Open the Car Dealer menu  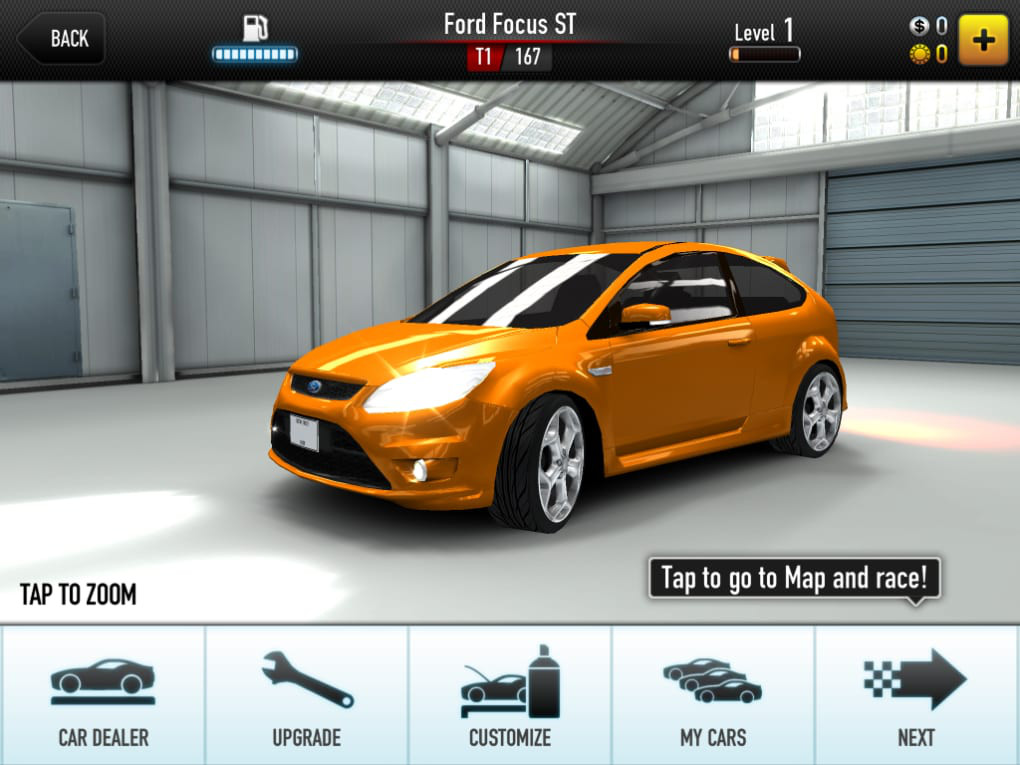click(103, 696)
